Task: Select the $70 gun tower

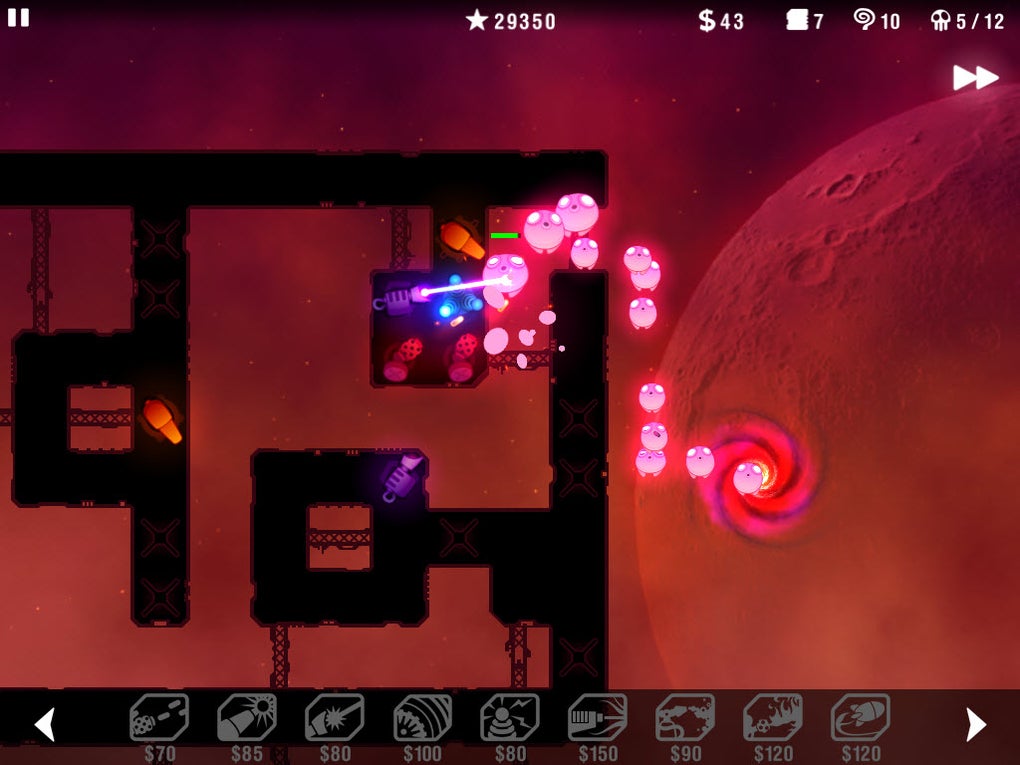Action: pyautogui.click(x=159, y=718)
